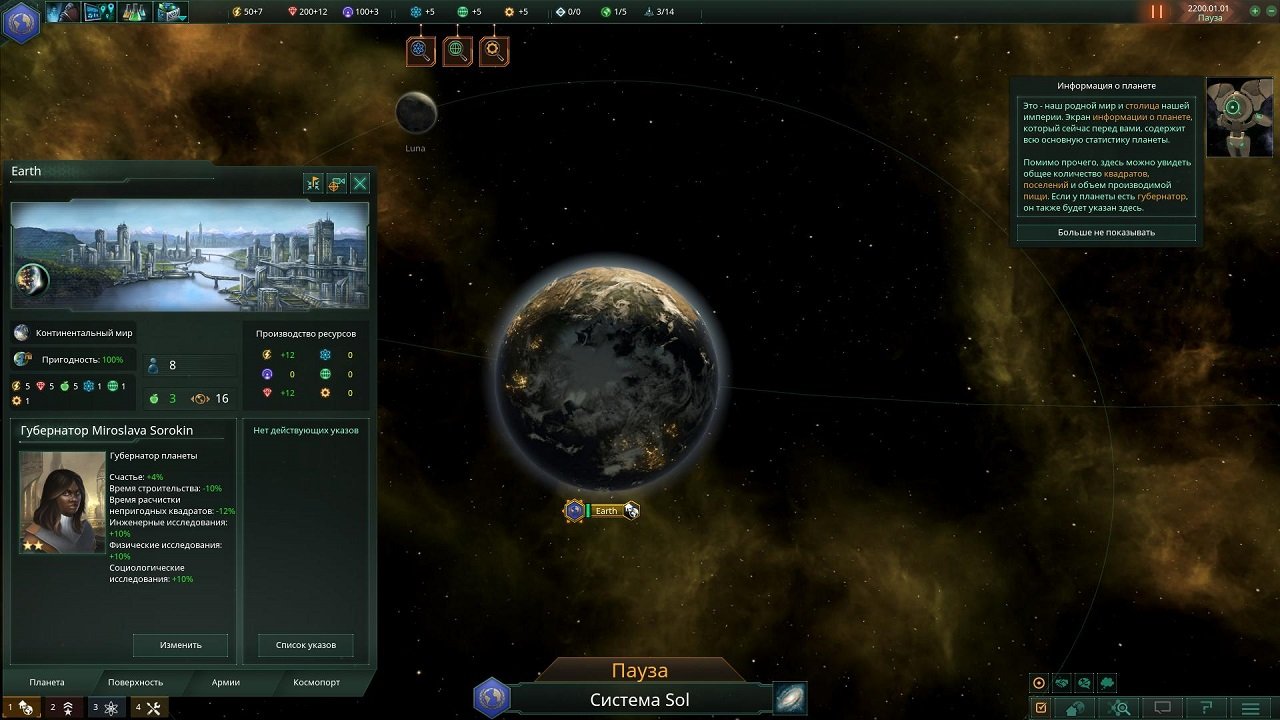Viewport: 1280px width, 720px height.
Task: Open diplomacy with the handshake icon
Action: coord(1062,684)
